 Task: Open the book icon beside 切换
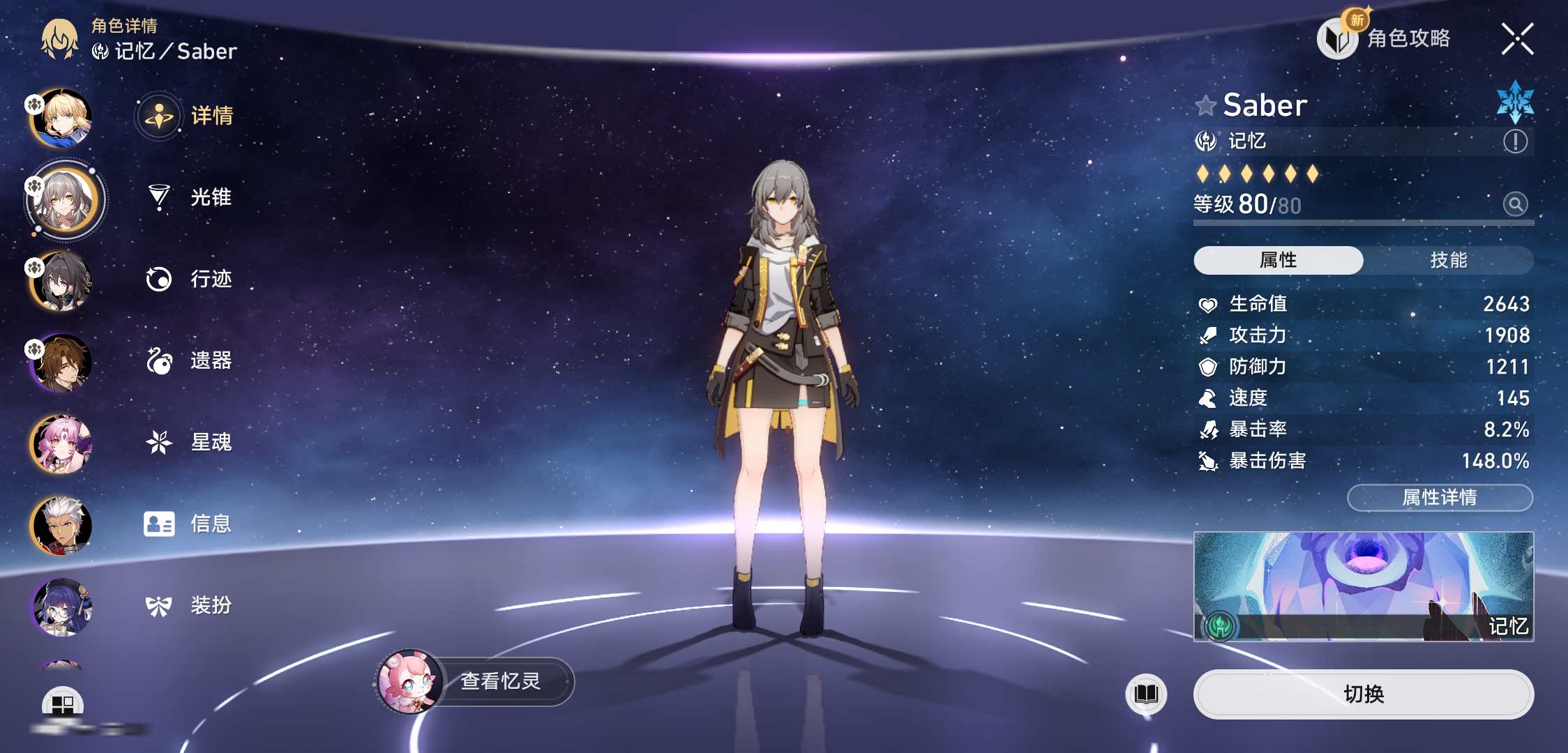pyautogui.click(x=1146, y=694)
